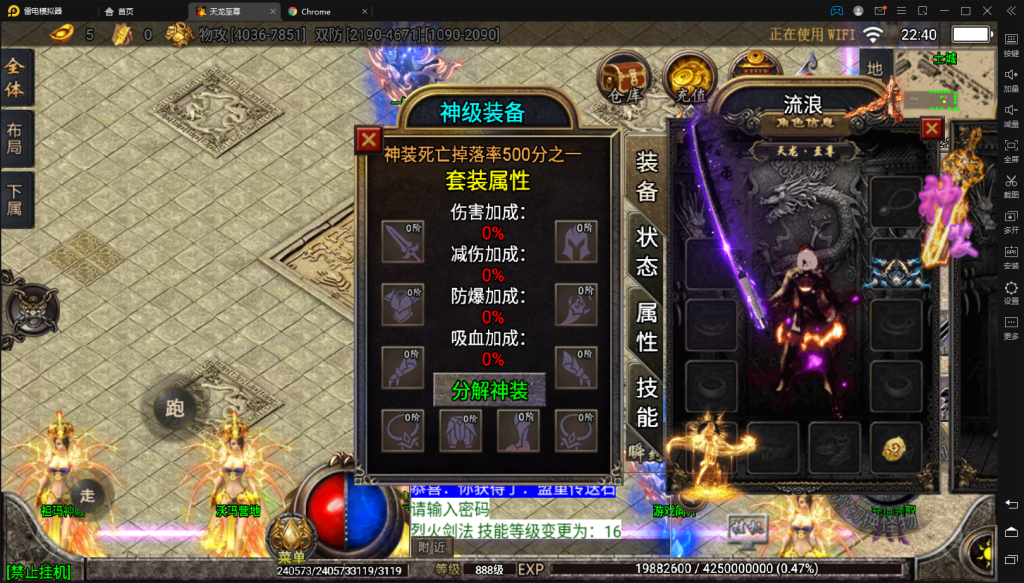Open the emulator 设置 settings
The height and width of the screenshot is (583, 1024).
pos(1011,293)
